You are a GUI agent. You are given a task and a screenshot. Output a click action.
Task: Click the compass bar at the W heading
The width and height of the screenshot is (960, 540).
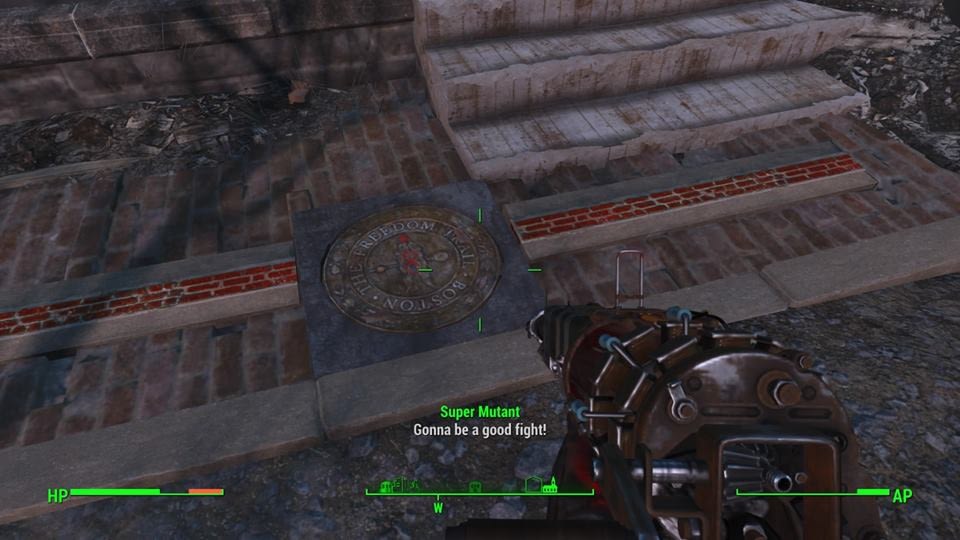(x=437, y=493)
